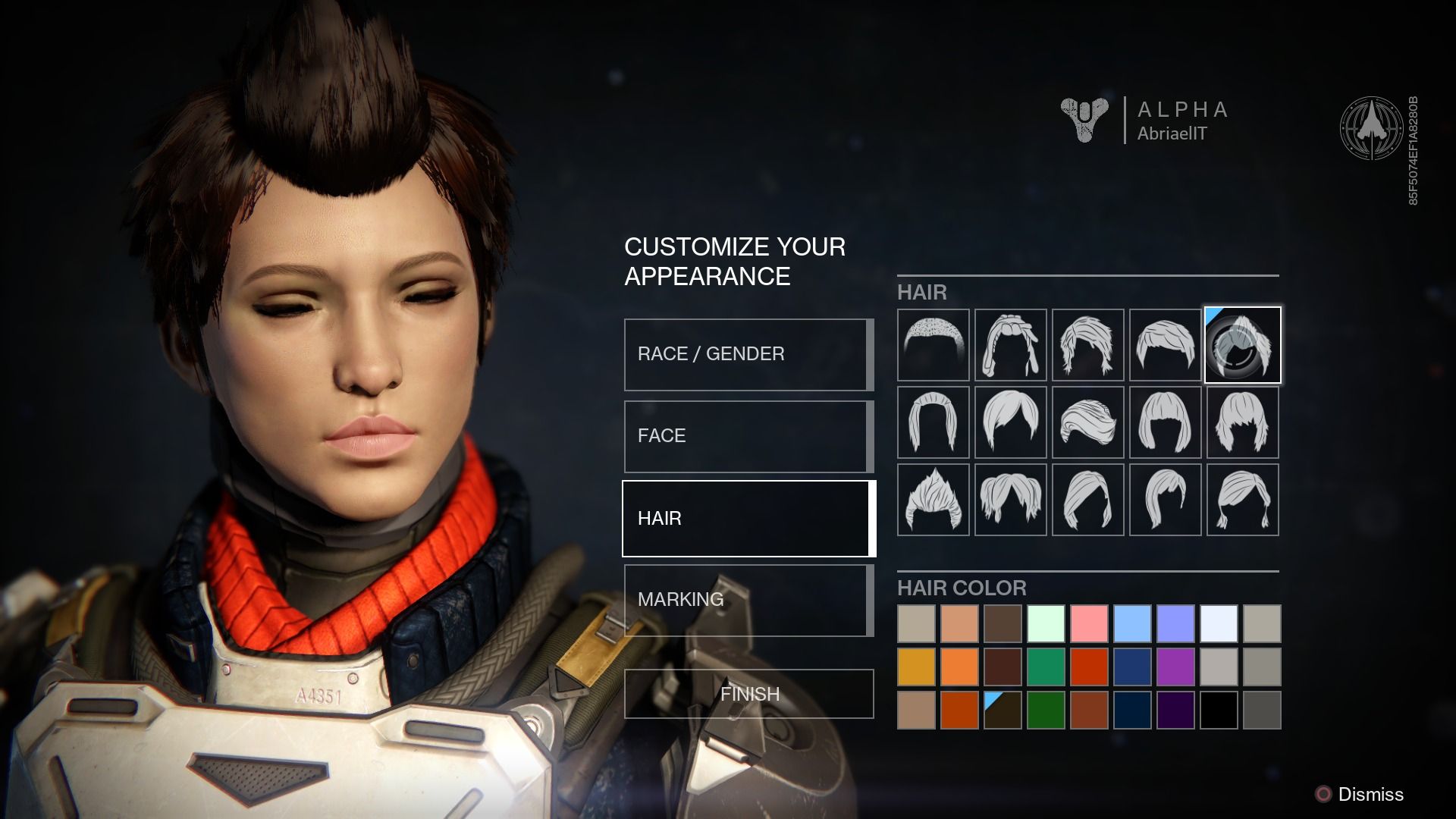Pick the currently highlighted mohawk hairstyle icon
1456x819 pixels.
pyautogui.click(x=1243, y=345)
